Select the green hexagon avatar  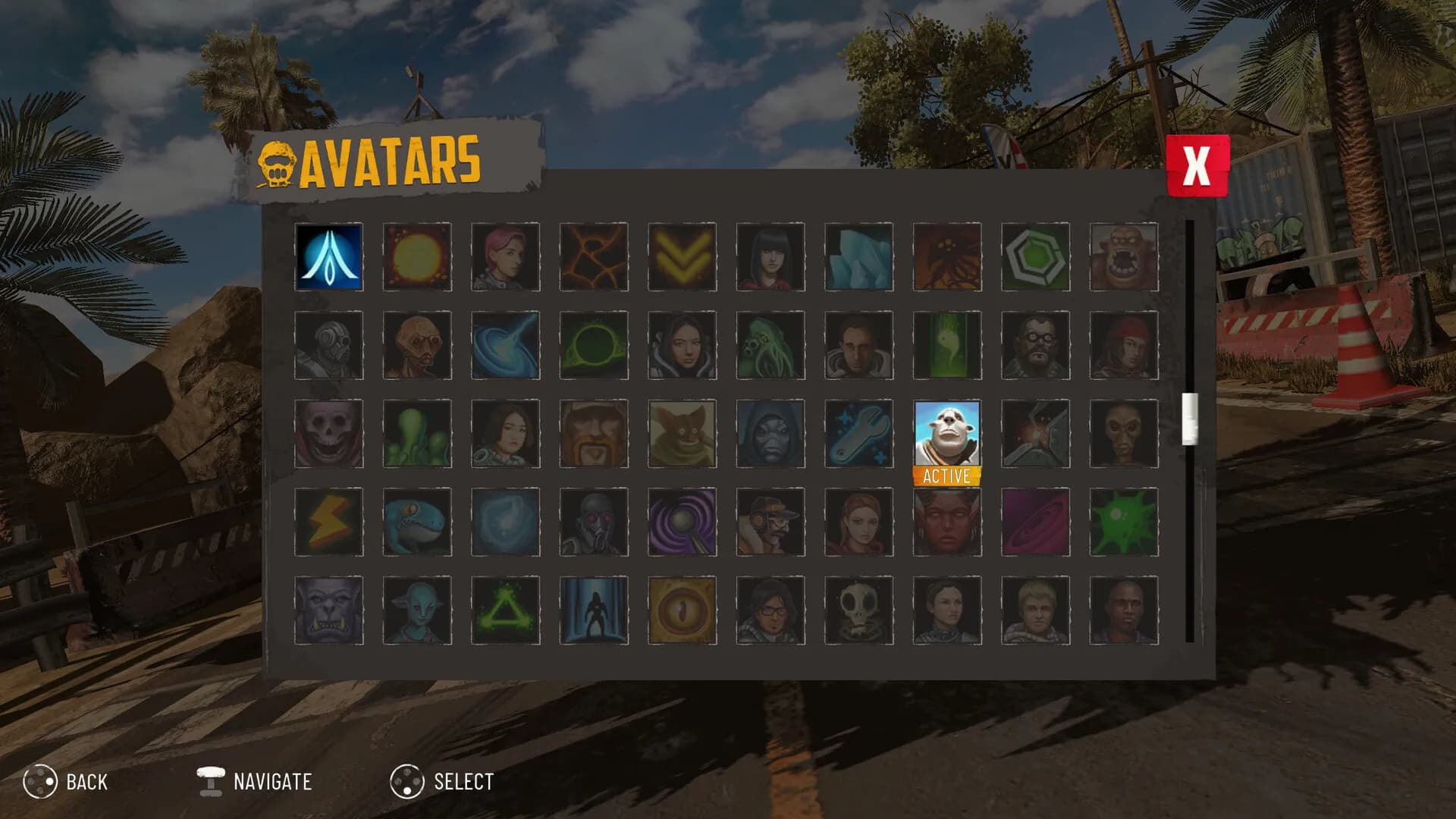[x=1035, y=257]
